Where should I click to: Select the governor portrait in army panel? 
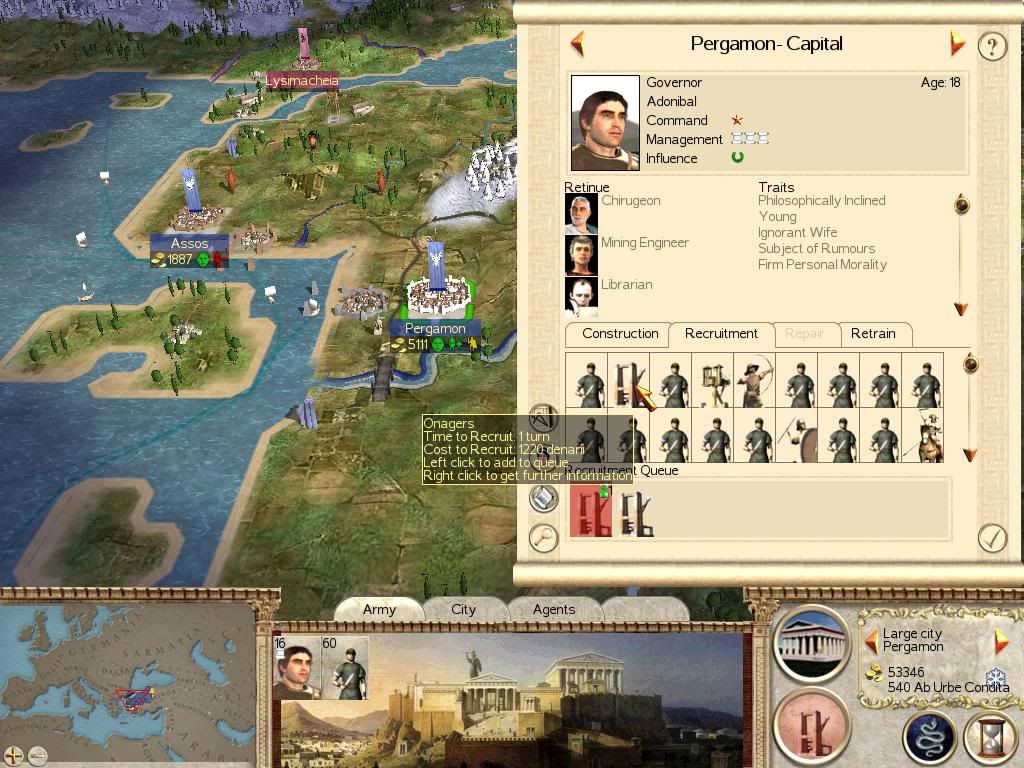[x=295, y=668]
